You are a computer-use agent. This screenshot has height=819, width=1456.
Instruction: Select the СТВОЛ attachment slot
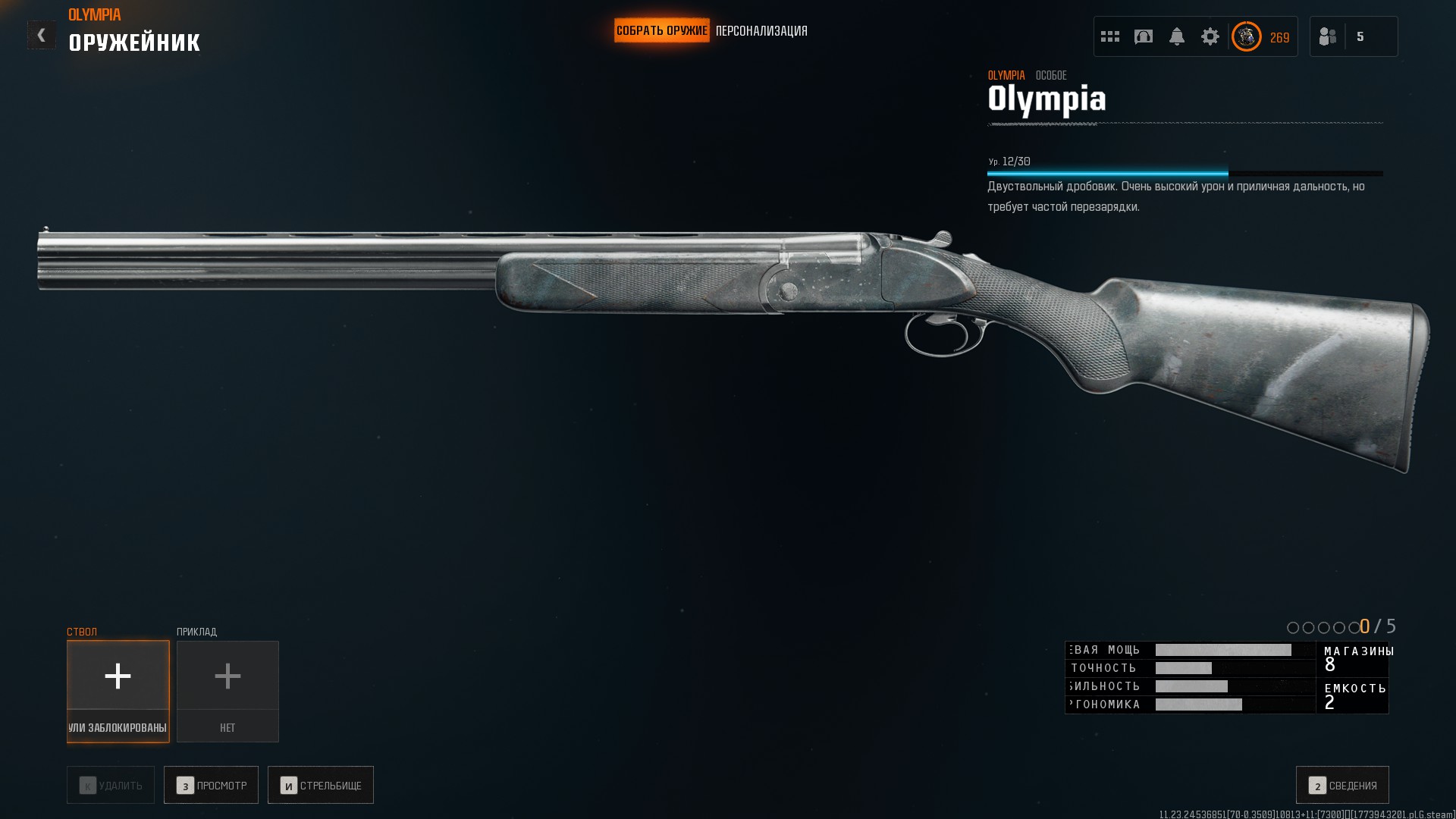point(118,691)
